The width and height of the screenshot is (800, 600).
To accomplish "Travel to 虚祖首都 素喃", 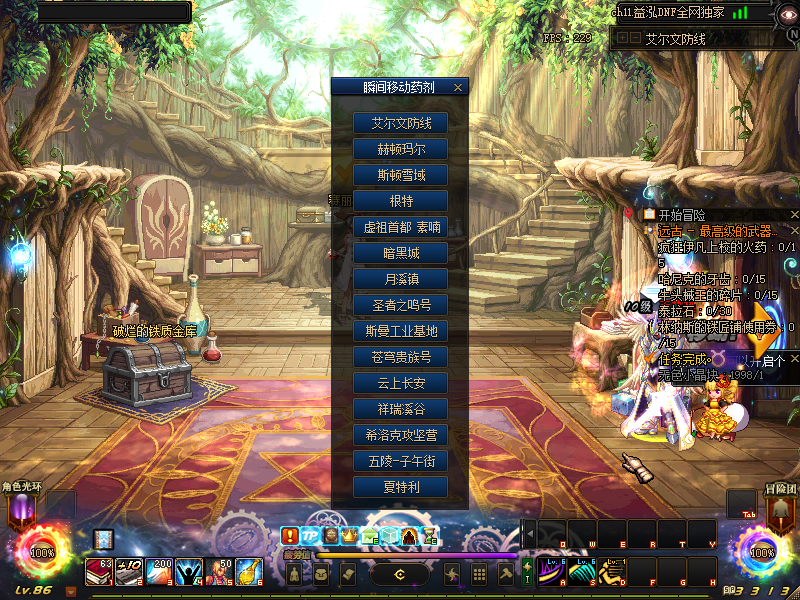I will click(x=400, y=227).
